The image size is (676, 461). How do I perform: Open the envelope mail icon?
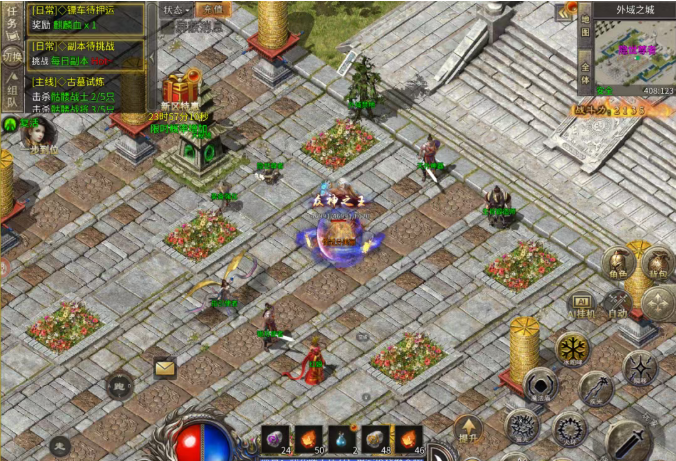[x=165, y=368]
